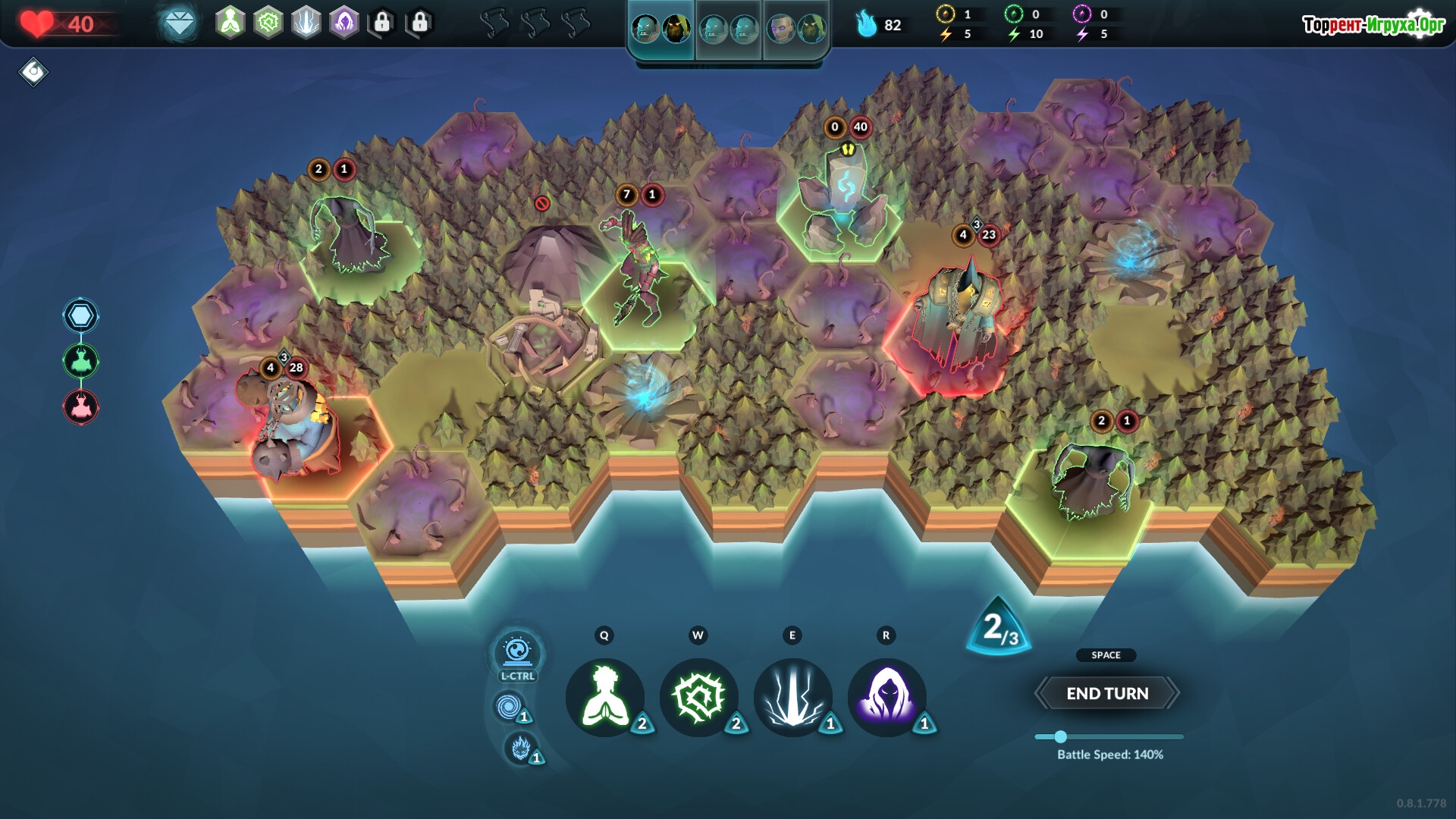Select the blue hexagon tile filter

point(81,315)
